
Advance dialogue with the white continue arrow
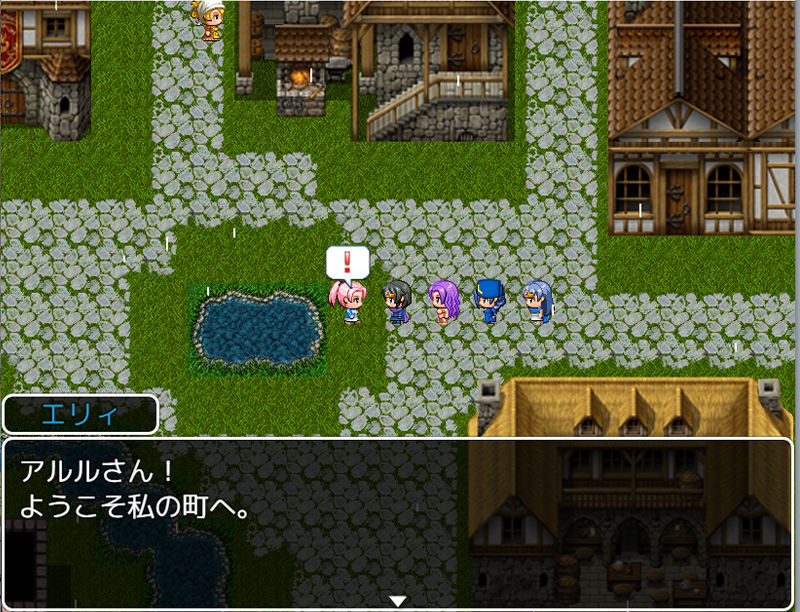398,601
